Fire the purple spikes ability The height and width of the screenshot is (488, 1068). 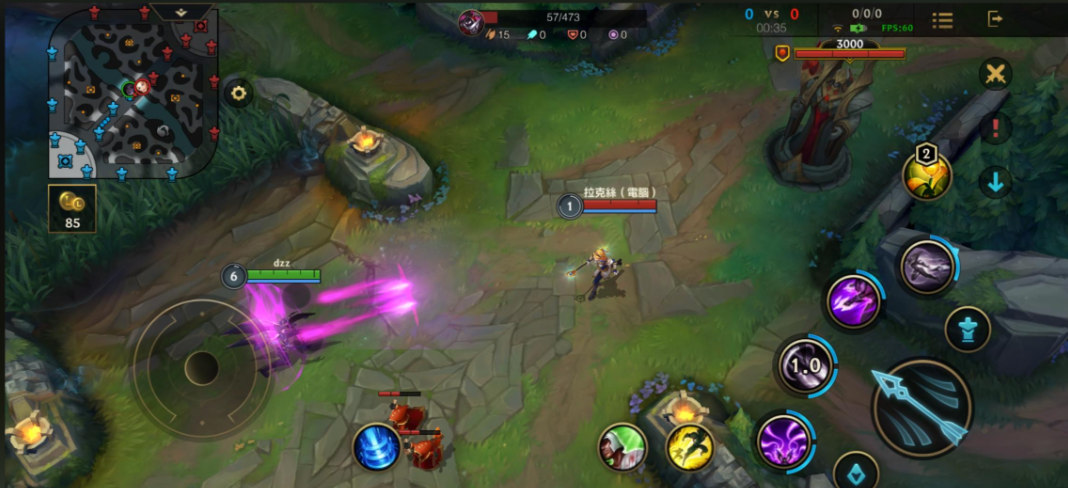click(x=854, y=300)
